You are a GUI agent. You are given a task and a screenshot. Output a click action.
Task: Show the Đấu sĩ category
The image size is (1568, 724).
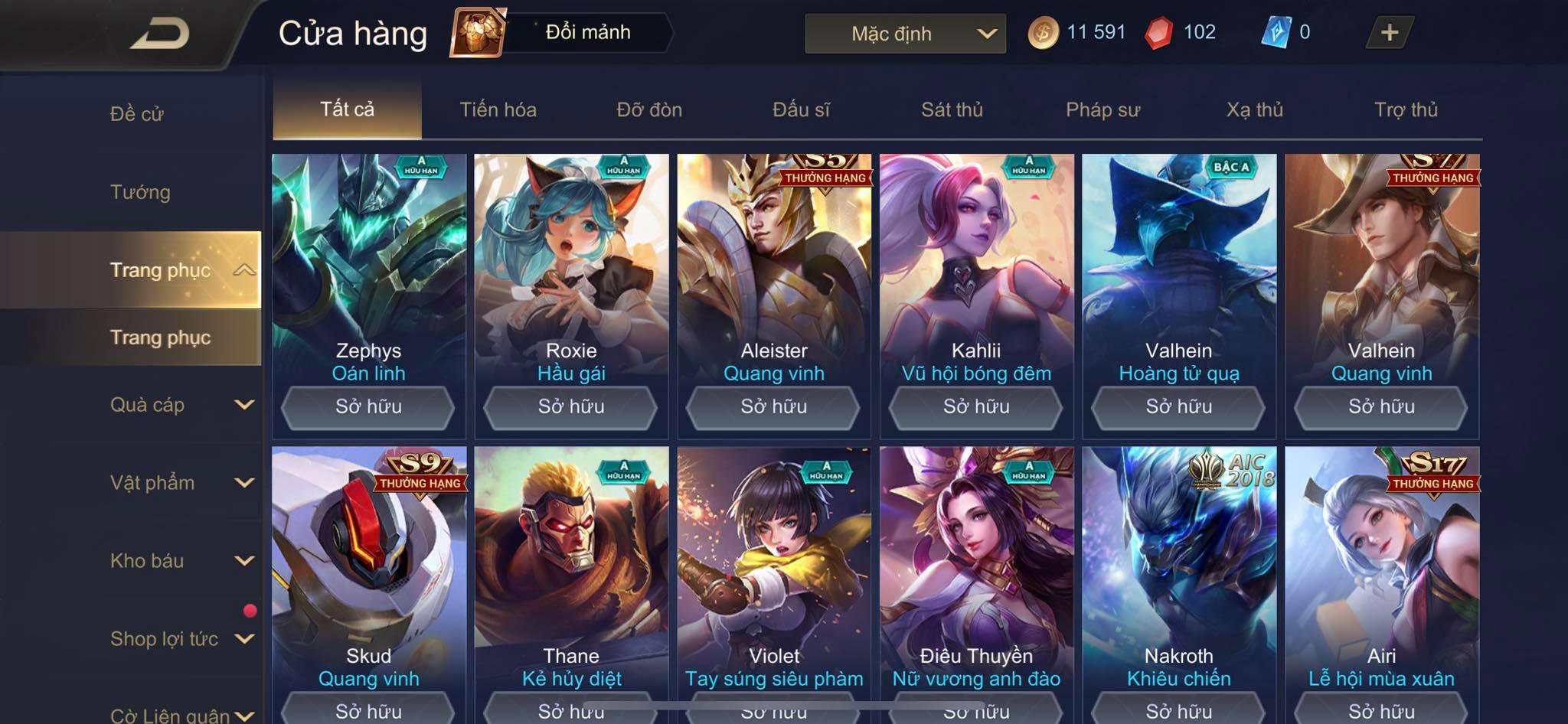click(x=801, y=109)
